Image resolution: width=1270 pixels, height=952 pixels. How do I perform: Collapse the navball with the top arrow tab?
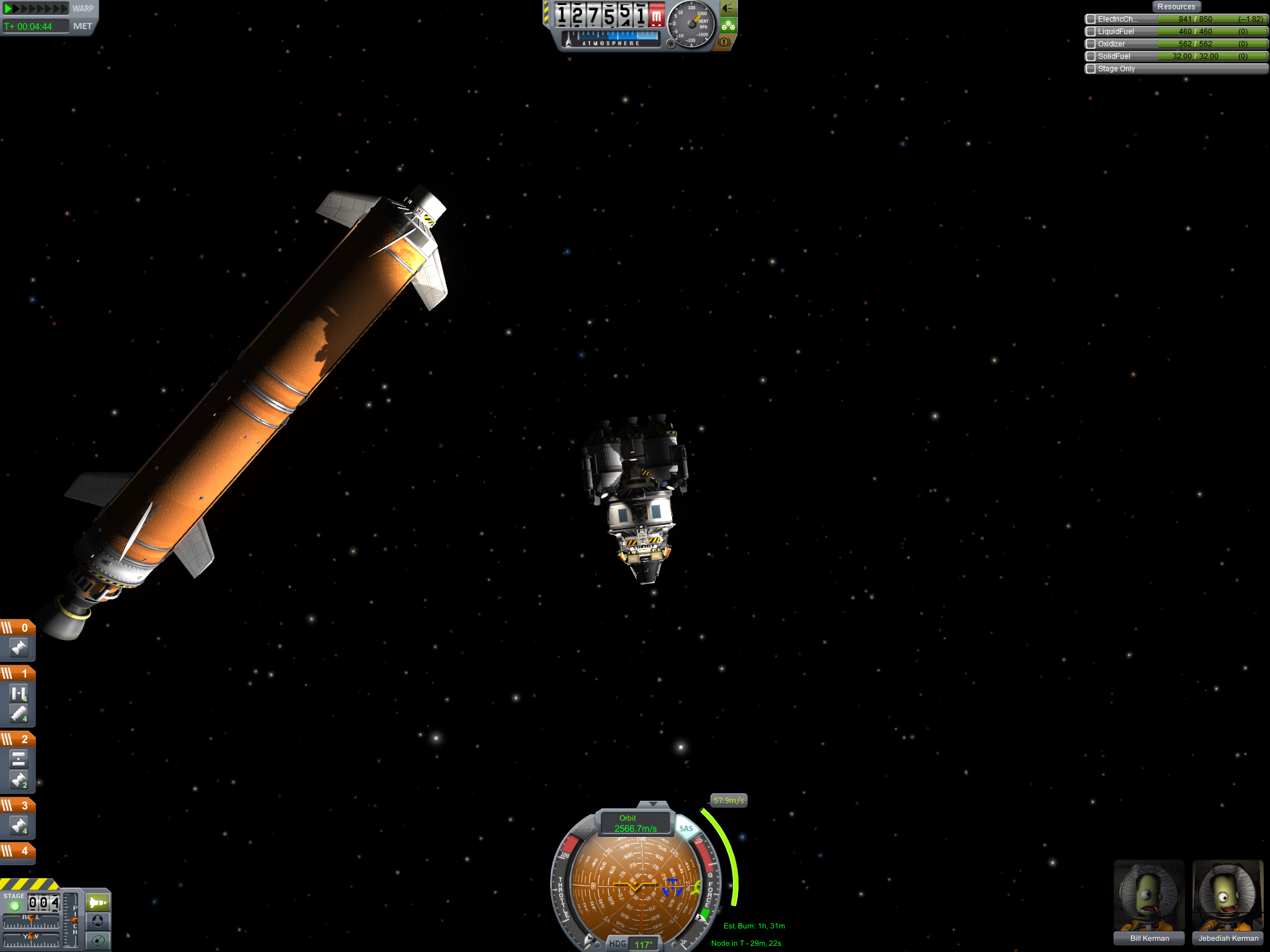point(654,804)
